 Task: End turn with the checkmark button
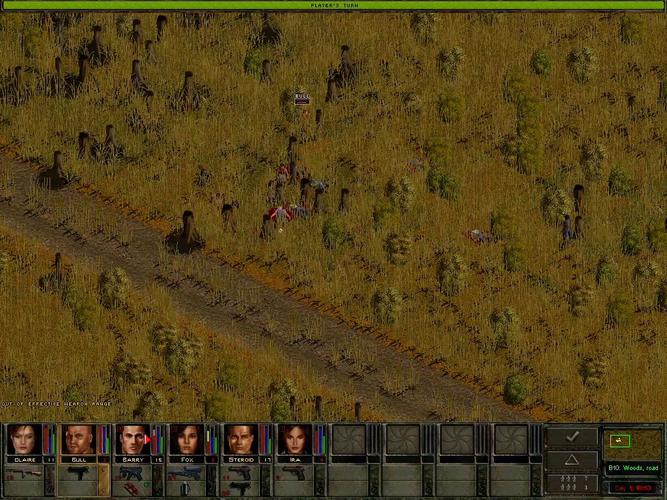click(x=572, y=437)
